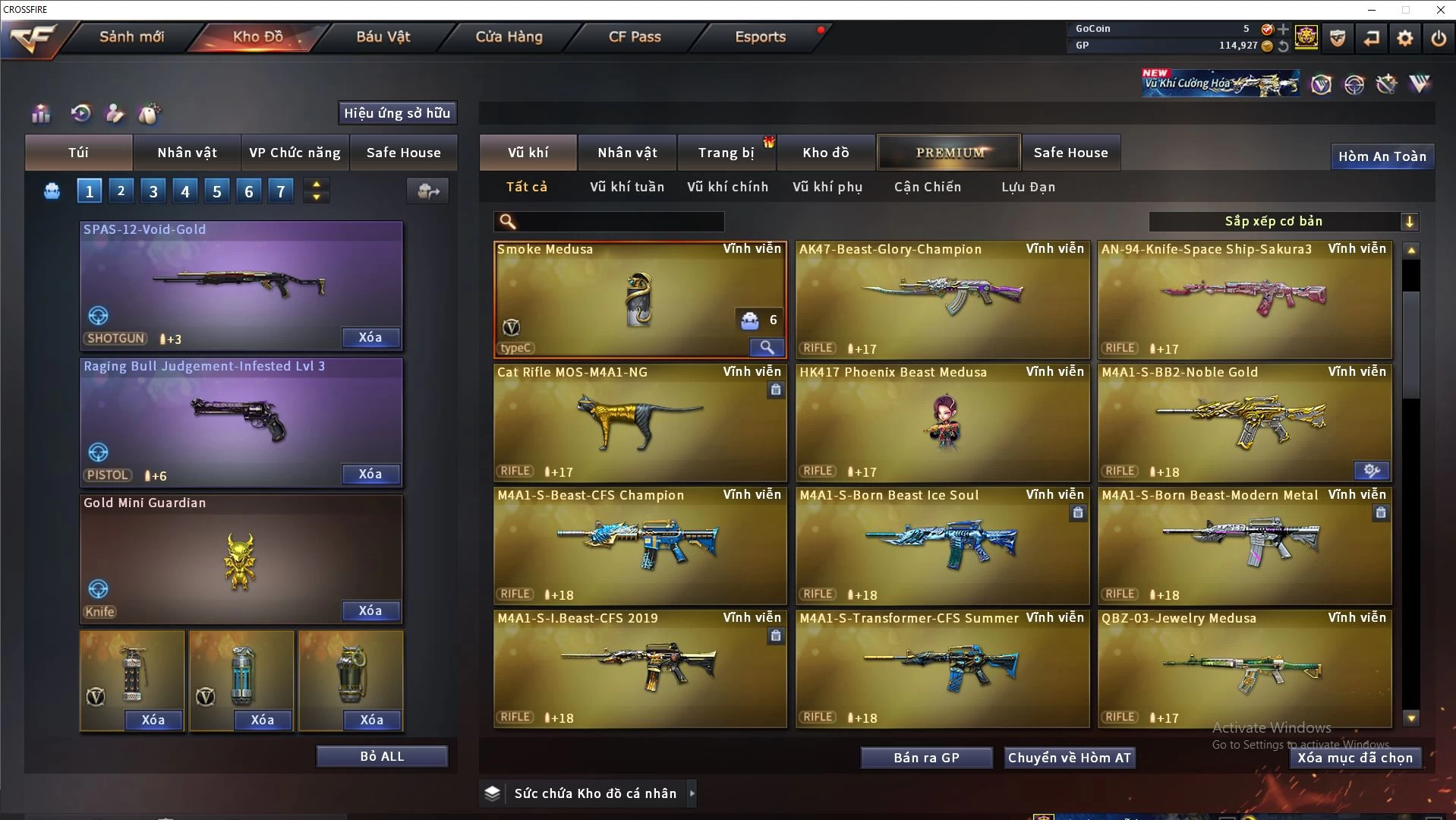The image size is (1456, 820).
Task: Open the Sảnh mới lobby menu
Action: click(131, 36)
